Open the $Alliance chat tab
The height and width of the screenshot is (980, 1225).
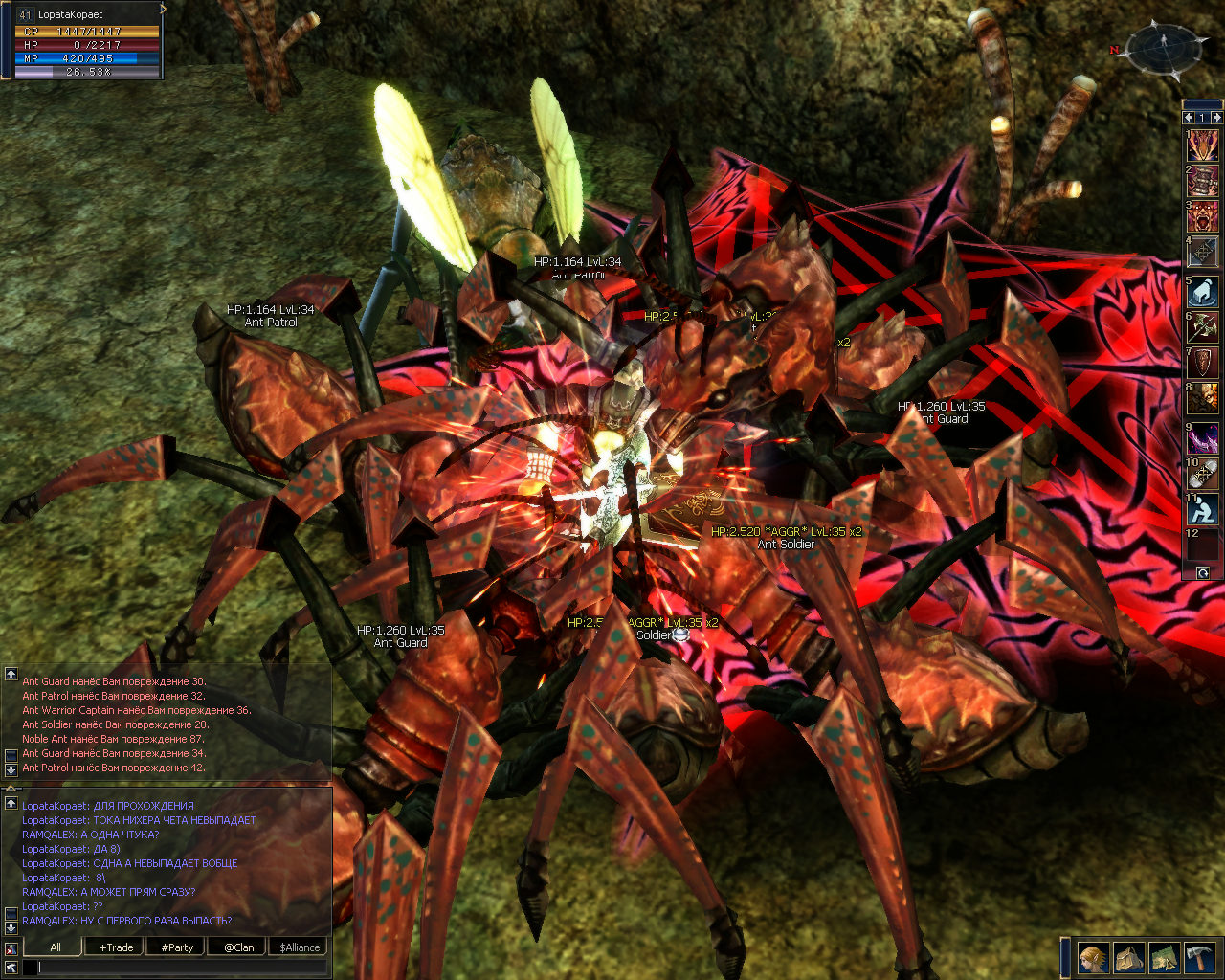click(300, 947)
